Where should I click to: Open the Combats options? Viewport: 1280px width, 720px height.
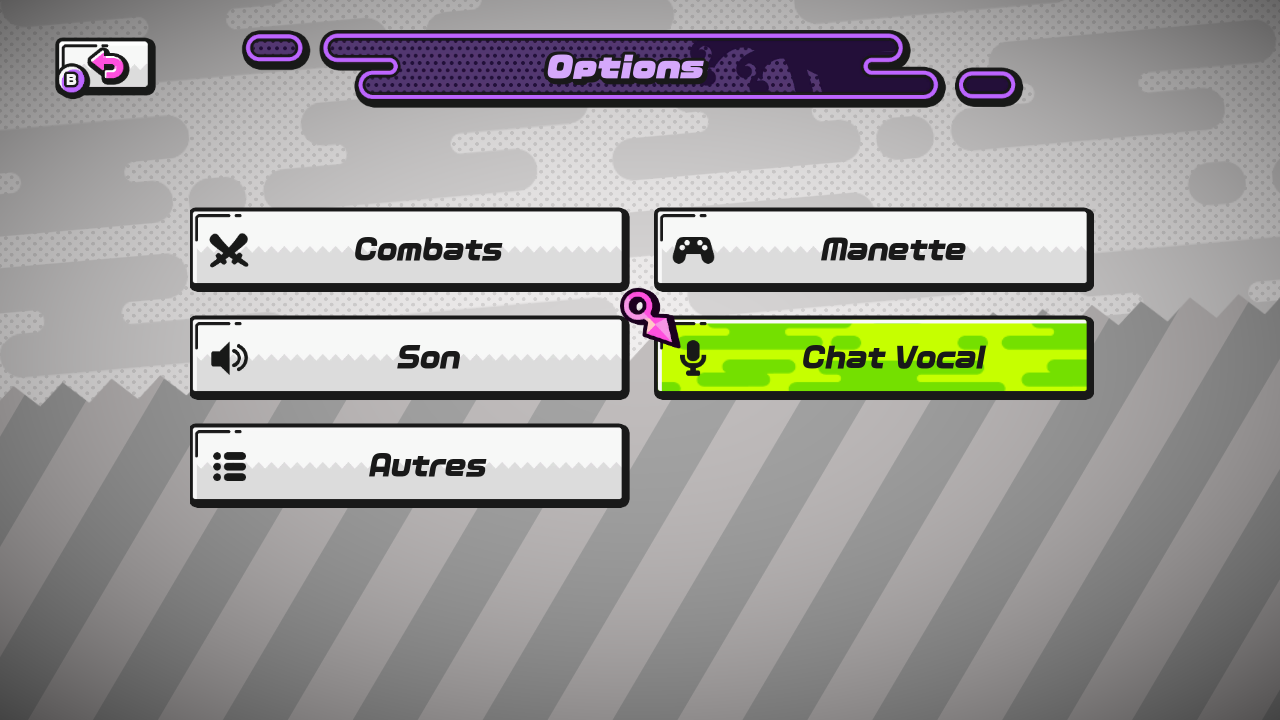click(408, 249)
